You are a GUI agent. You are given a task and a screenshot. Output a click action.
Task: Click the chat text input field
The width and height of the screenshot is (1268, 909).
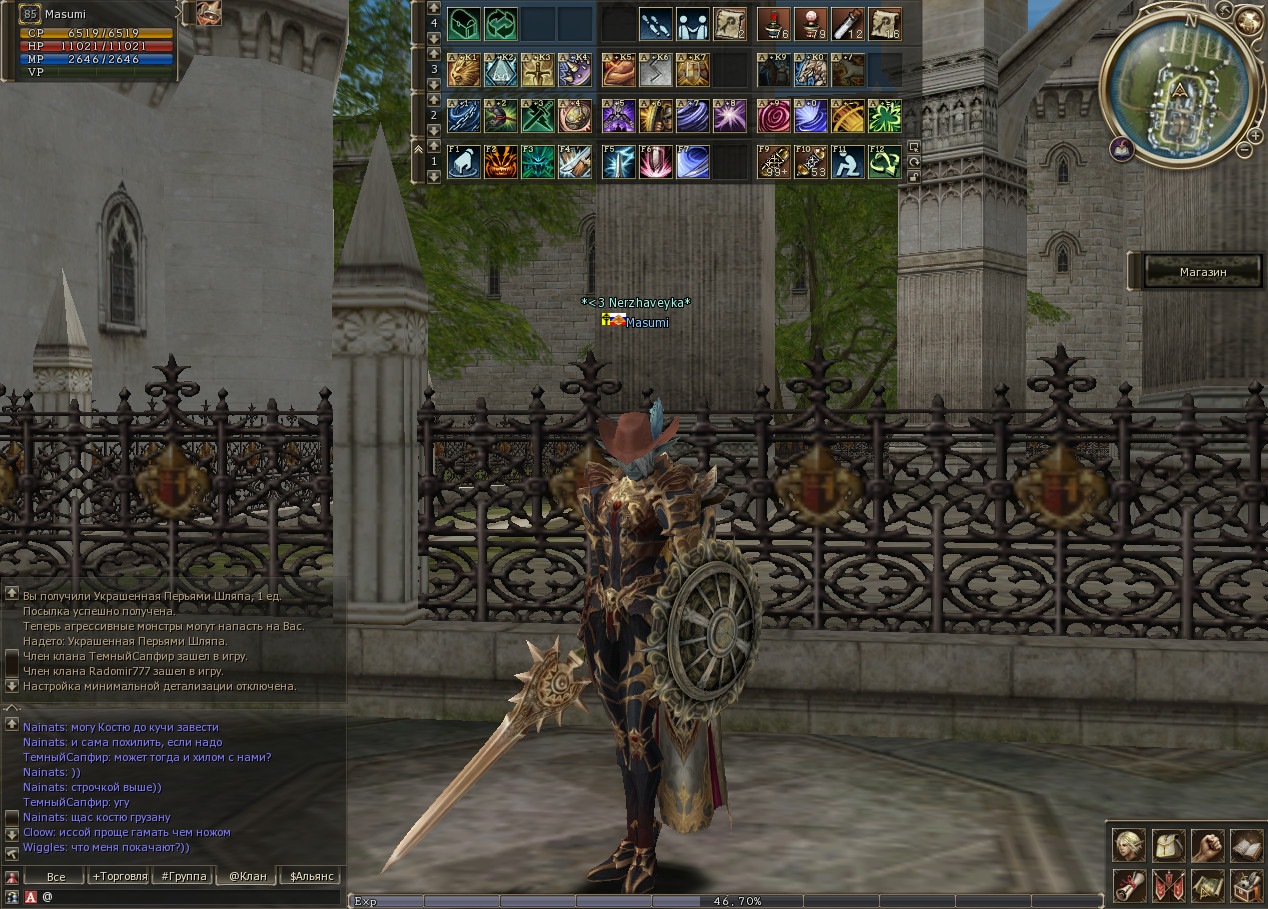click(190, 897)
